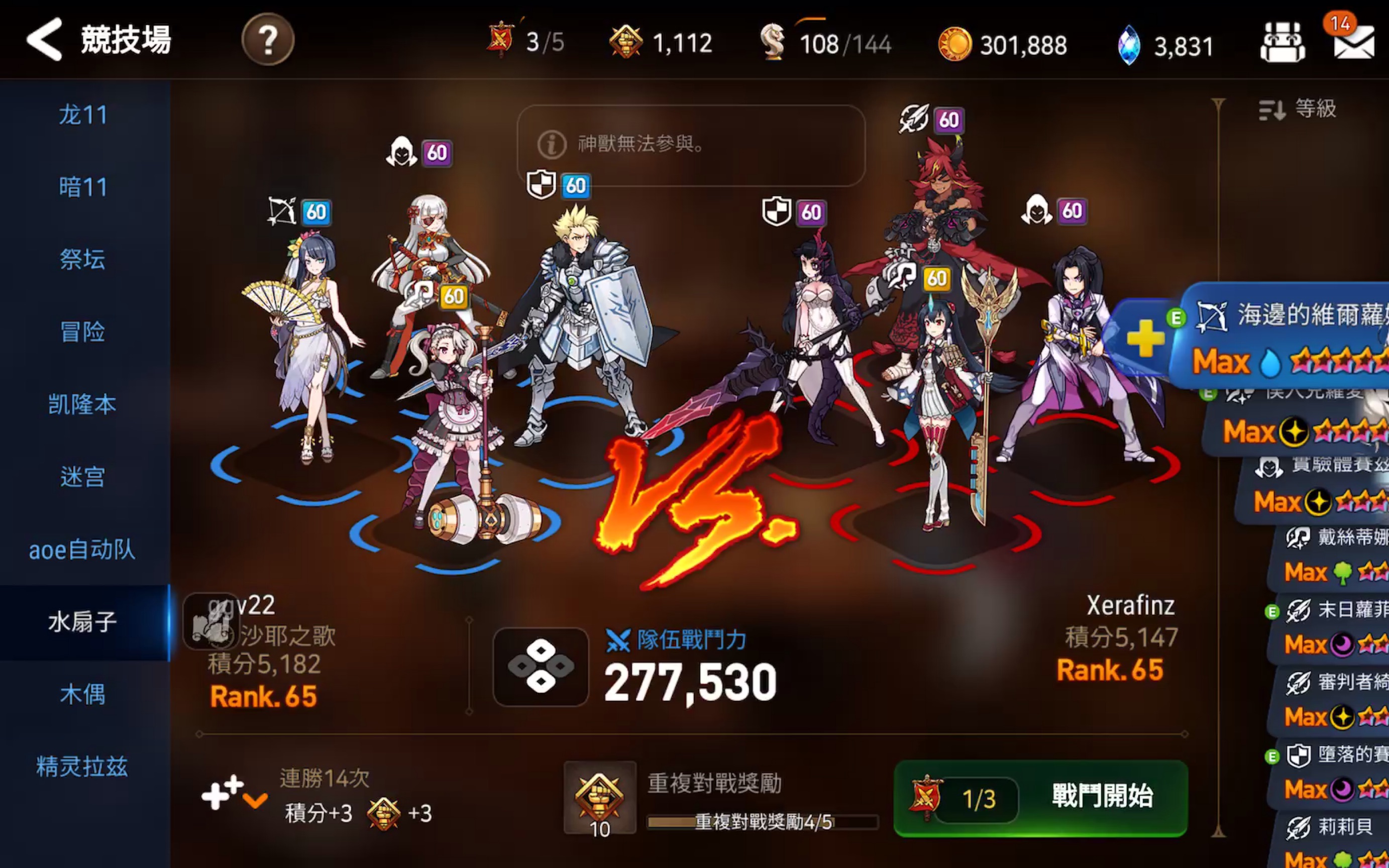The image size is (1389, 868).
Task: Tap the back arrow beside 競技場
Action: (x=44, y=40)
